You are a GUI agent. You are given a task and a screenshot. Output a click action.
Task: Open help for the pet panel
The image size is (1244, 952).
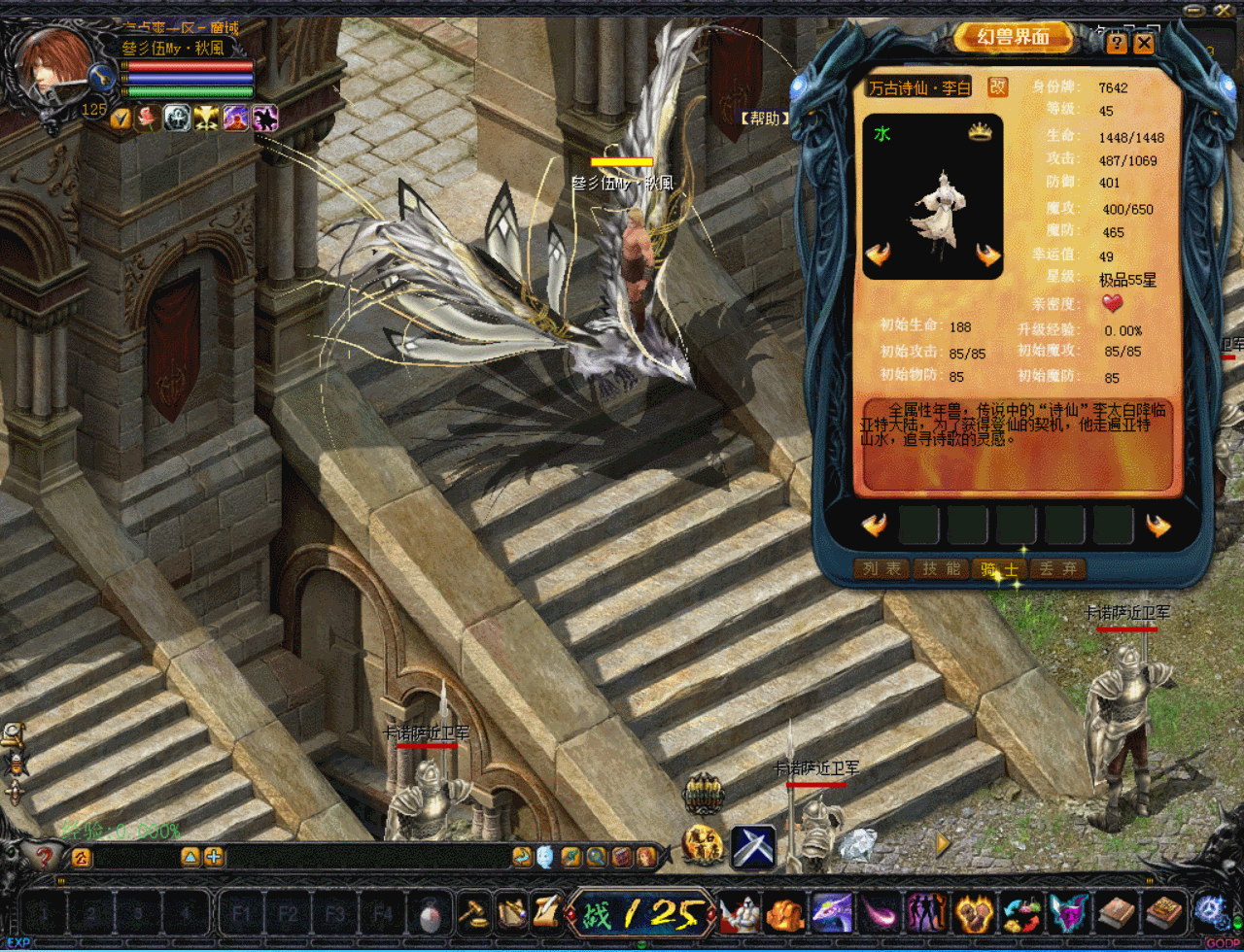[1117, 43]
